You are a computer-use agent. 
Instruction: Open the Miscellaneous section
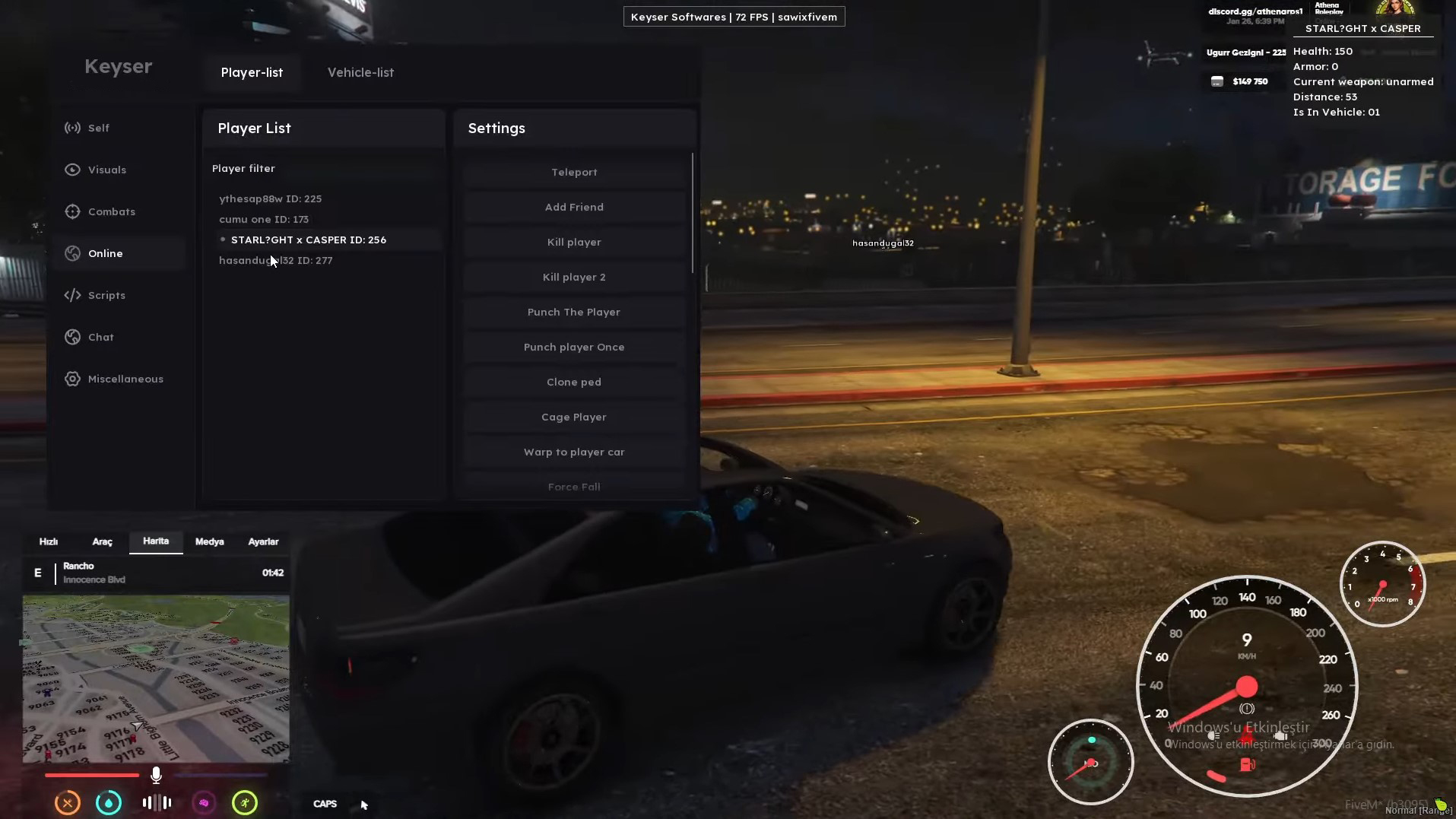[125, 379]
